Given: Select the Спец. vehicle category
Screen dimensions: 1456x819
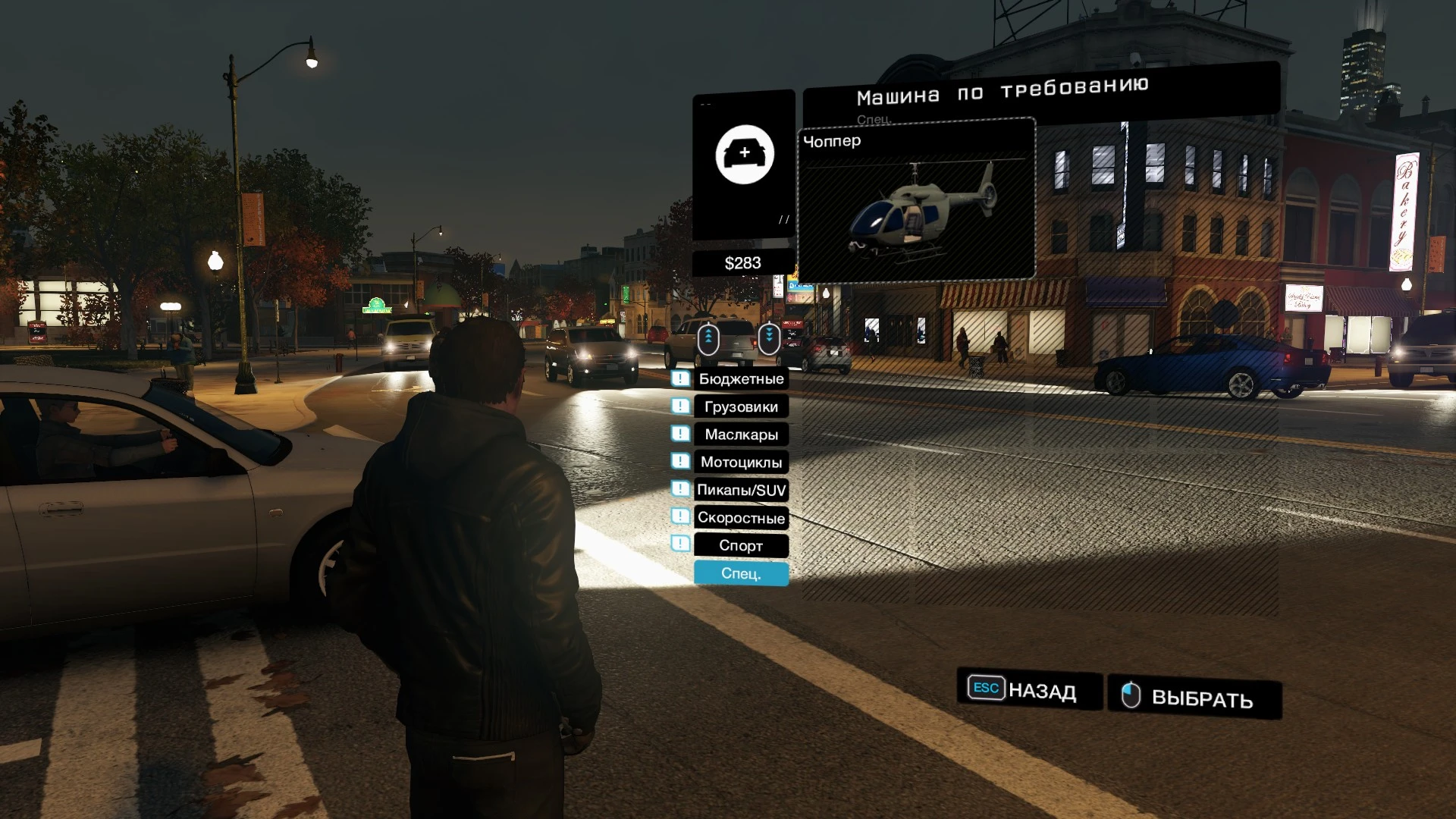Looking at the screenshot, I should click(x=740, y=574).
